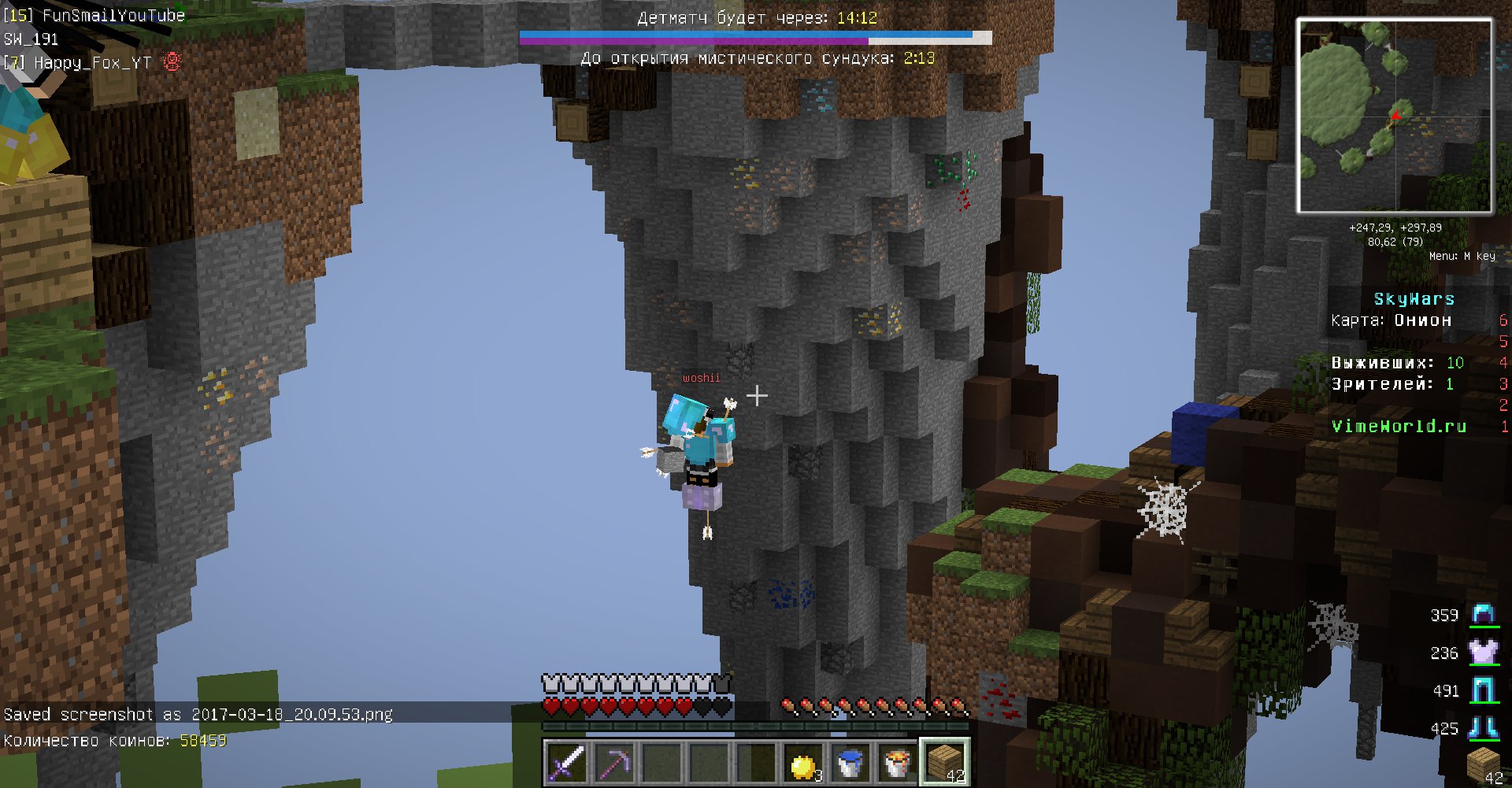
Task: Click Happy_Fox_YT in the player list
Action: (x=92, y=63)
